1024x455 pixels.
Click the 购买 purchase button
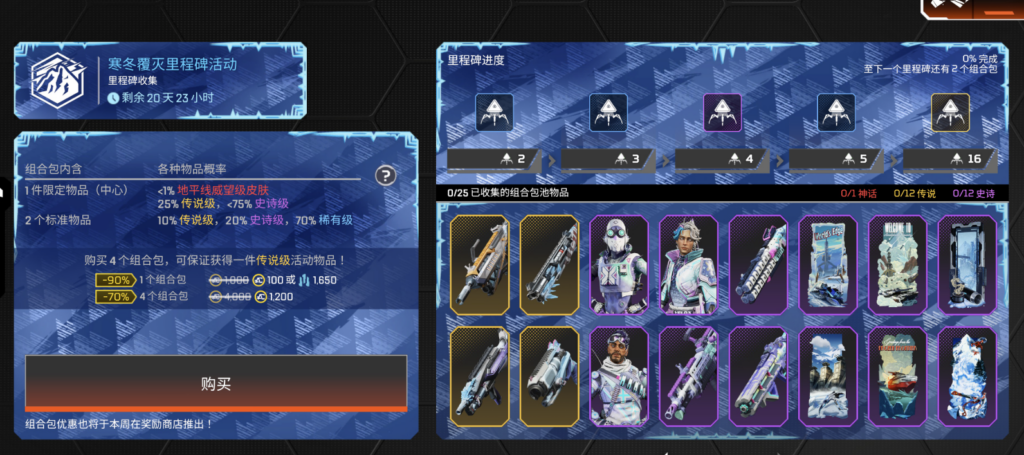point(216,383)
